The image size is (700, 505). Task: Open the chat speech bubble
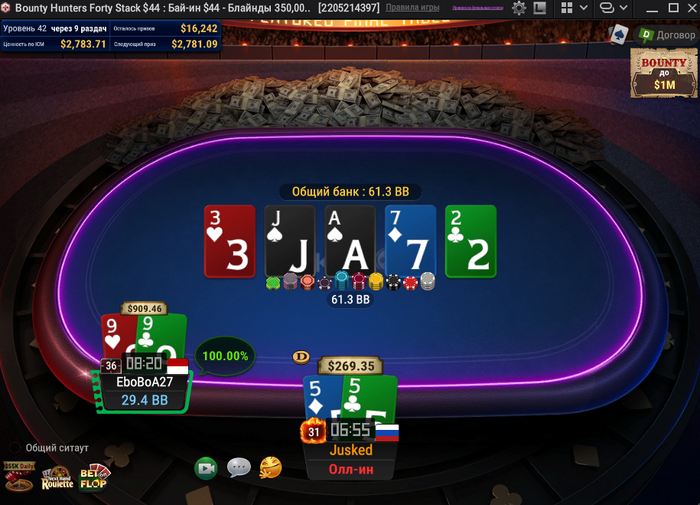[238, 467]
